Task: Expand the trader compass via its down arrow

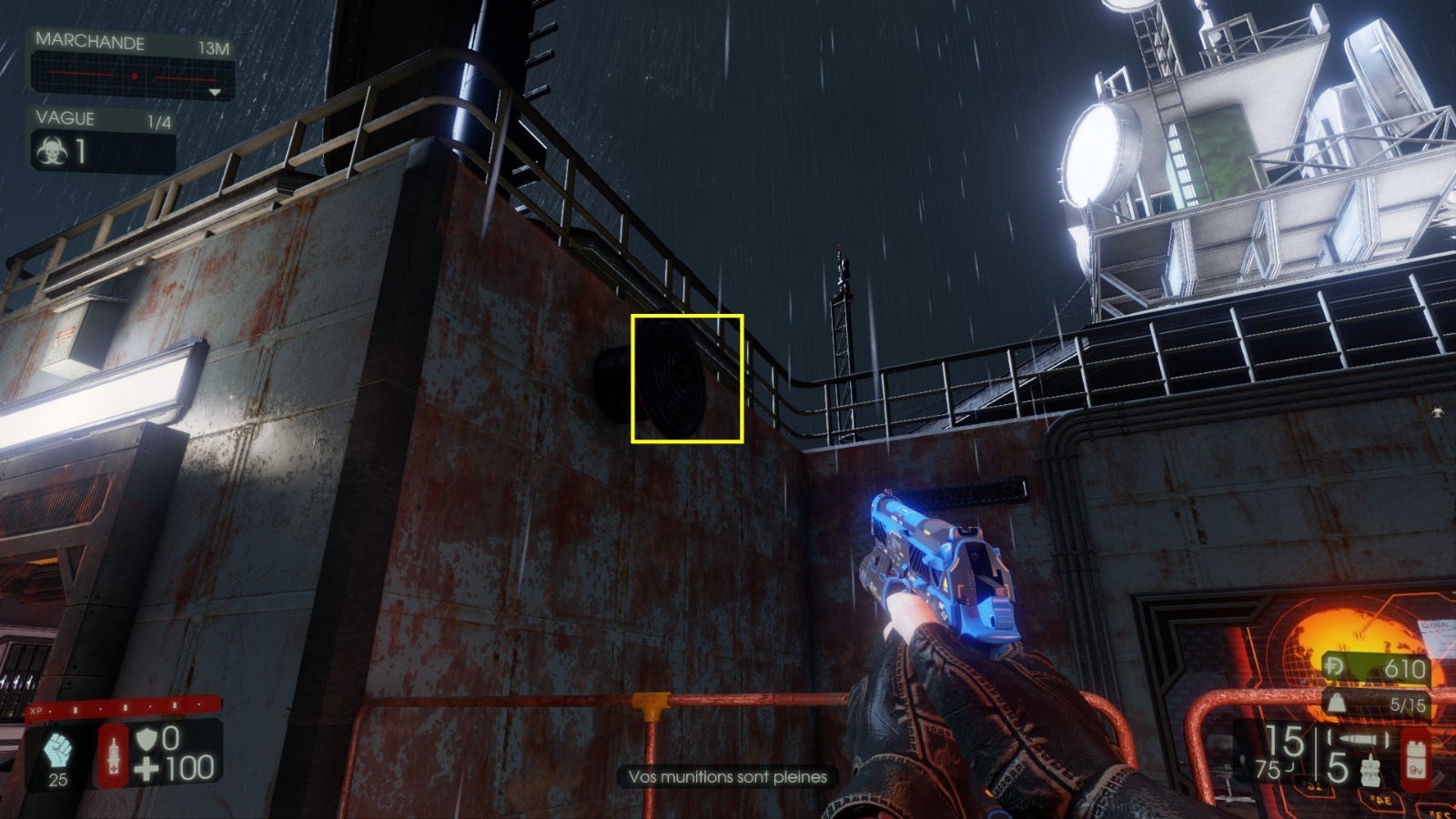Action: coord(215,92)
